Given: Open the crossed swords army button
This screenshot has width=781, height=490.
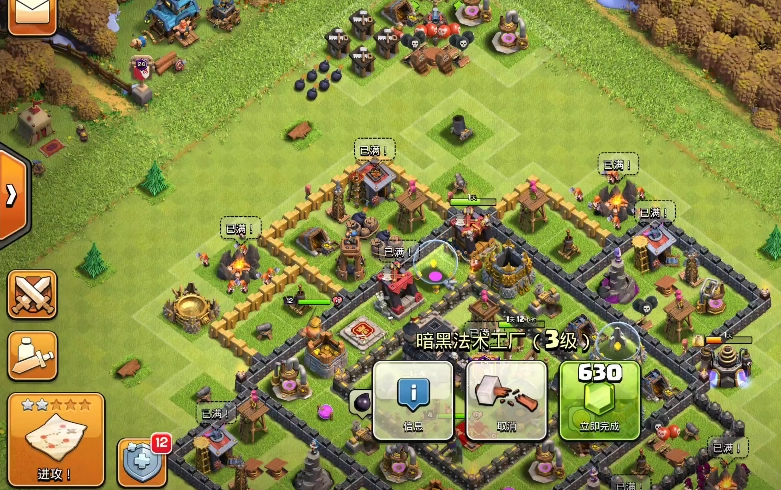Looking at the screenshot, I should tap(32, 295).
